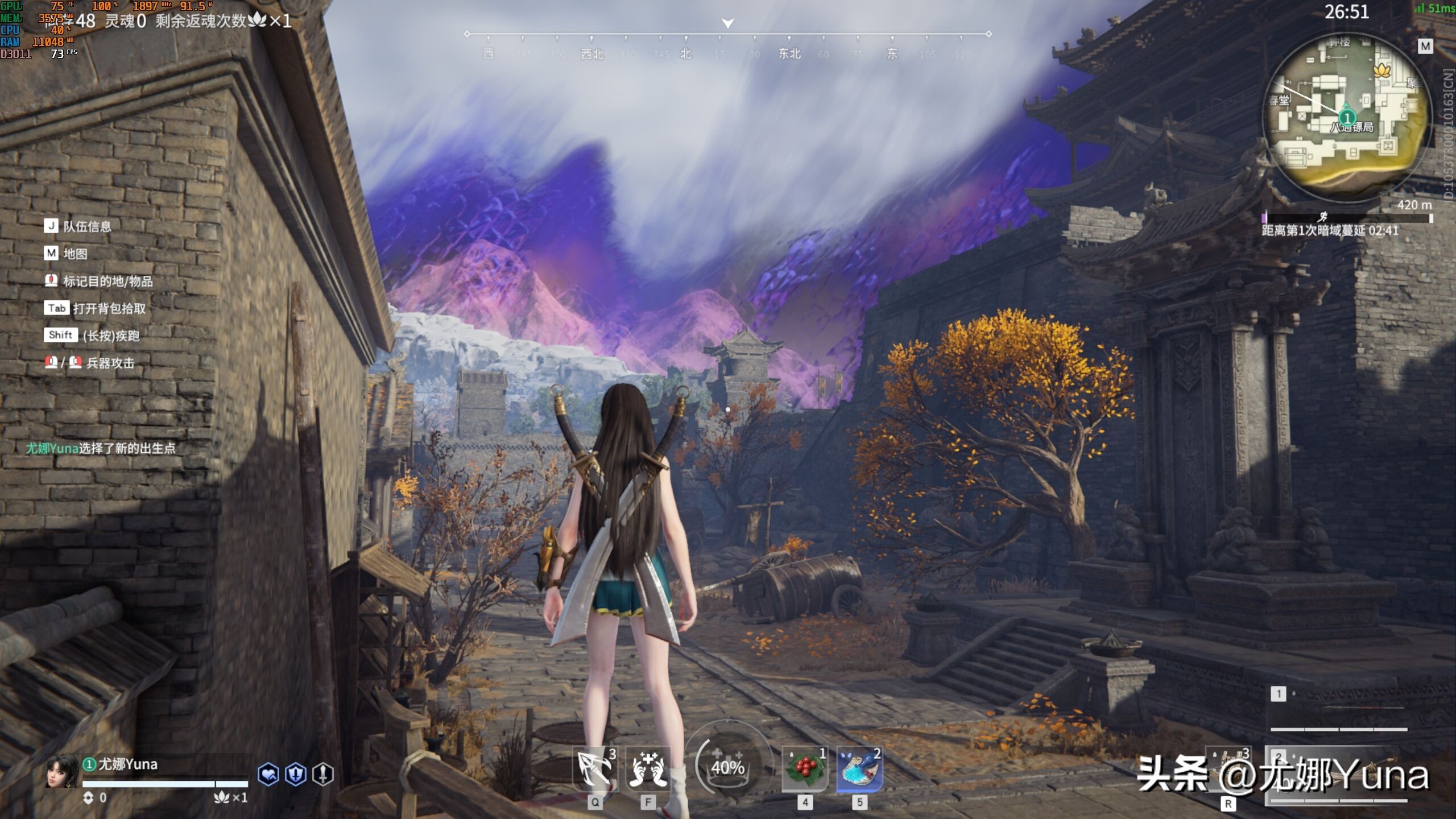Select the heart talent hexagon icon
Image resolution: width=1456 pixels, height=819 pixels.
(268, 774)
